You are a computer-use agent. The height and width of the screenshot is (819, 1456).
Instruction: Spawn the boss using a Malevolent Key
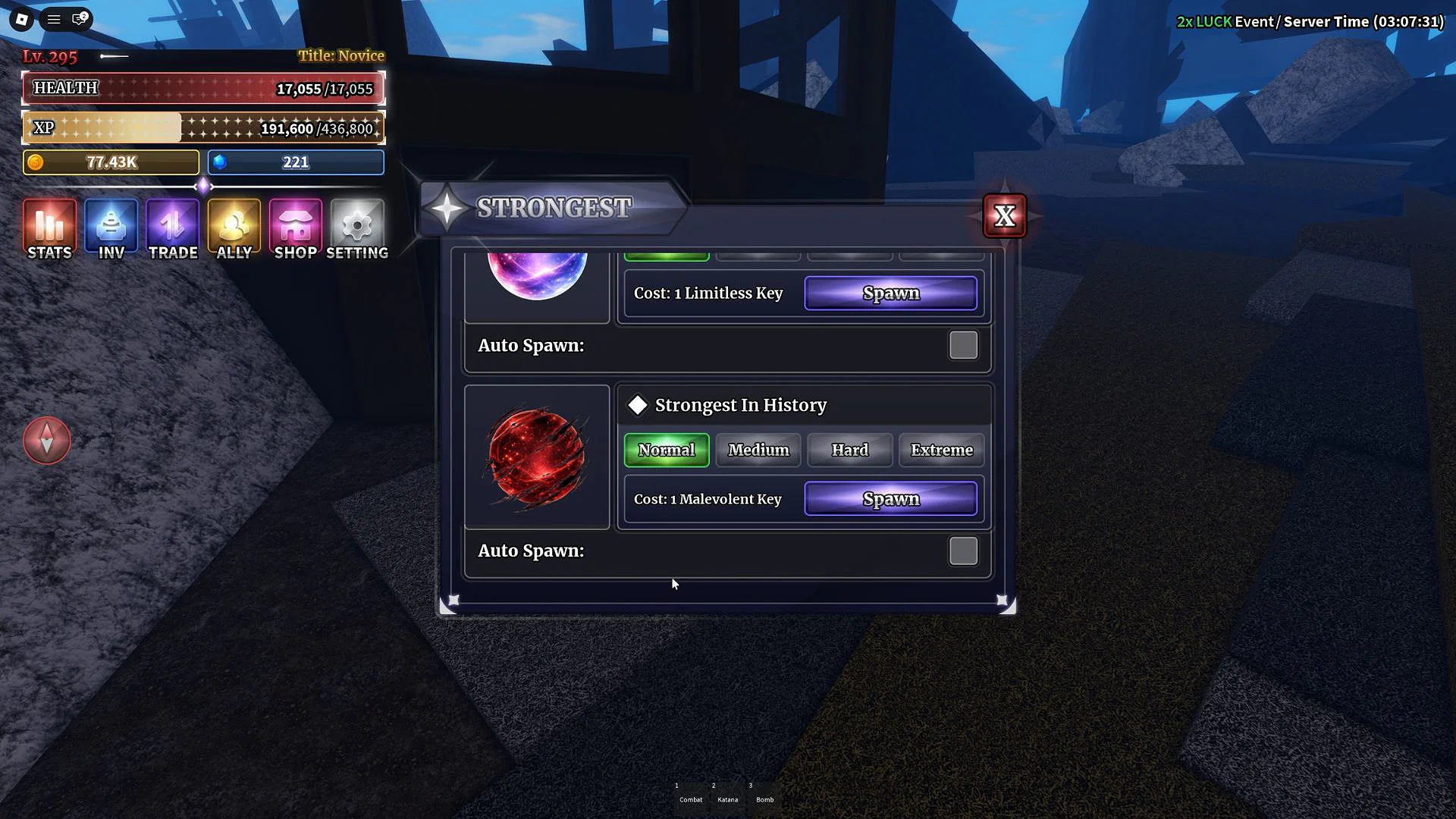click(x=890, y=499)
